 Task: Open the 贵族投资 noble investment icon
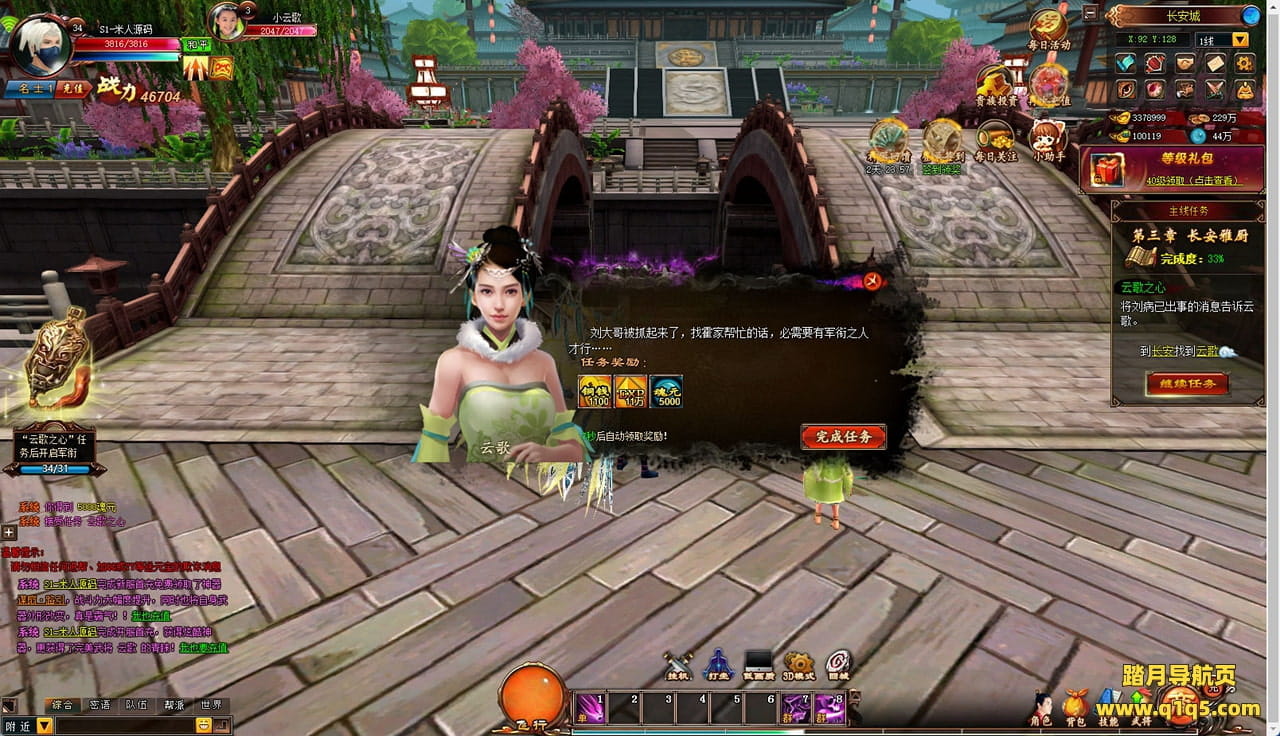tap(995, 85)
